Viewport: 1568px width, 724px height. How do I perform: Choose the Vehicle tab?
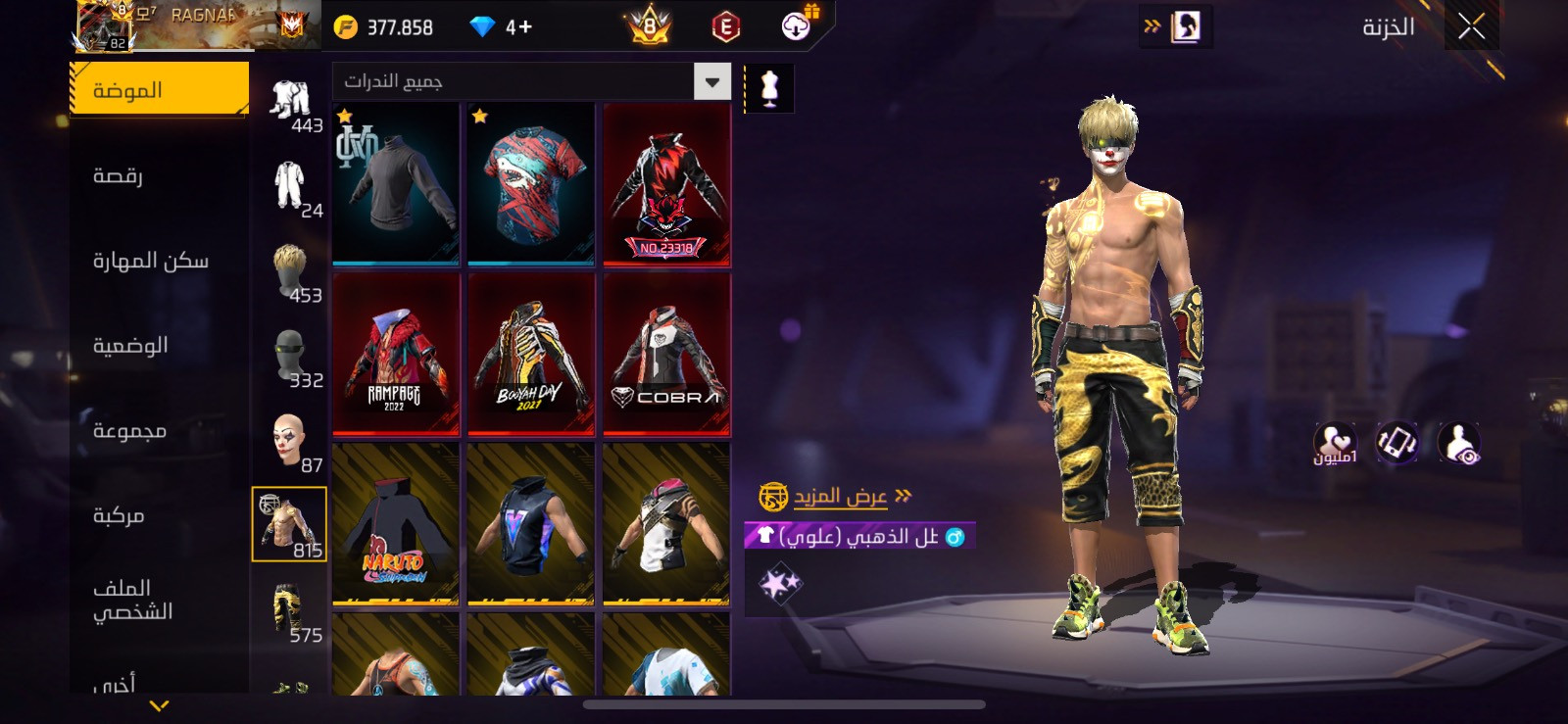[x=119, y=515]
